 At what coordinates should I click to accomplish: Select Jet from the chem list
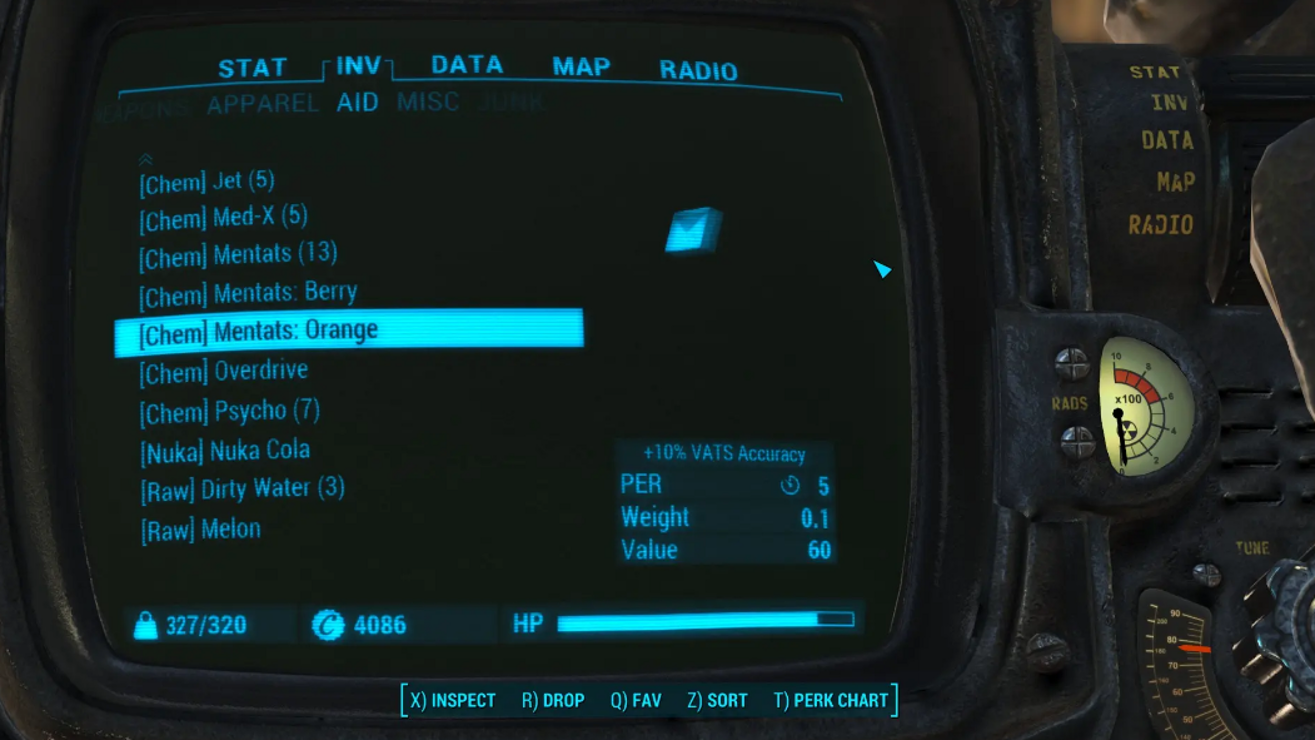pos(207,182)
